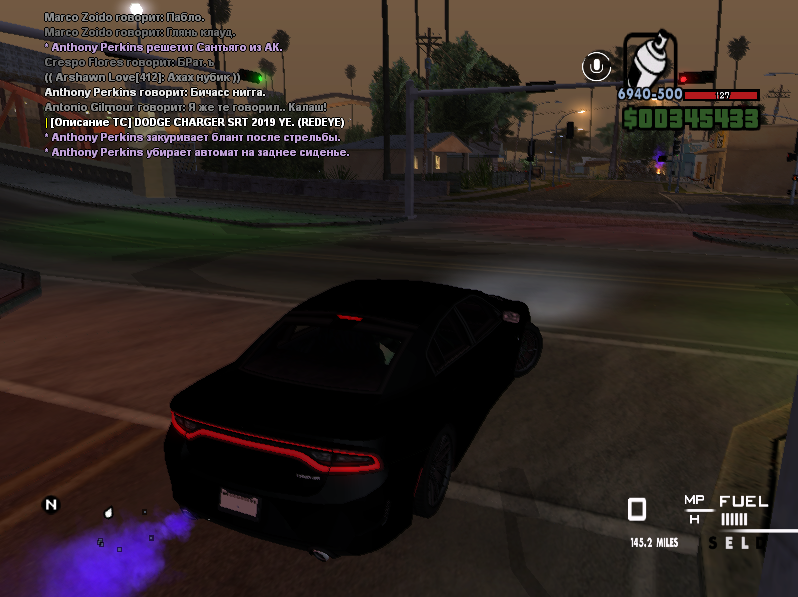This screenshot has width=798, height=597.
Task: Toggle the microphone voice chat icon
Action: point(596,66)
